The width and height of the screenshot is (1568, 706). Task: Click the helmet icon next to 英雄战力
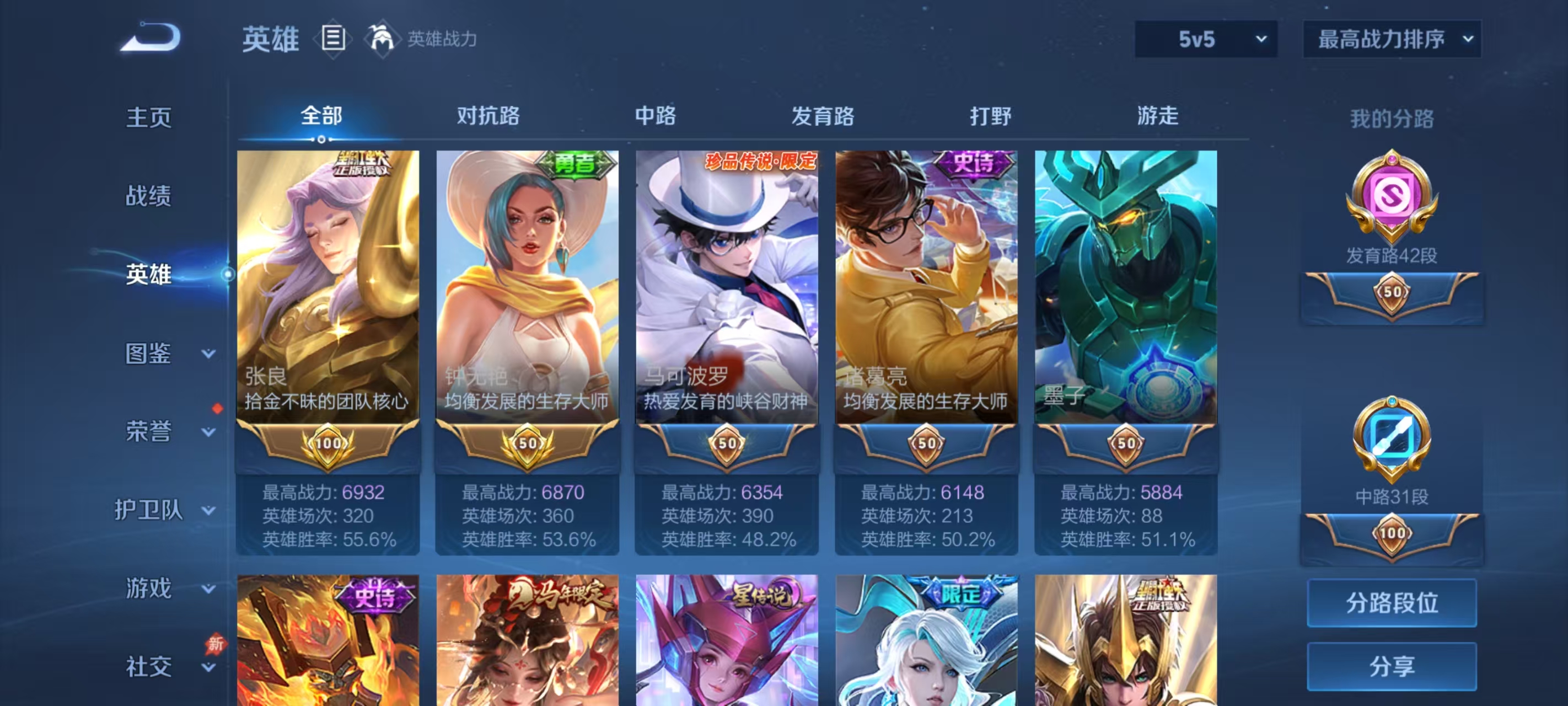click(x=382, y=38)
